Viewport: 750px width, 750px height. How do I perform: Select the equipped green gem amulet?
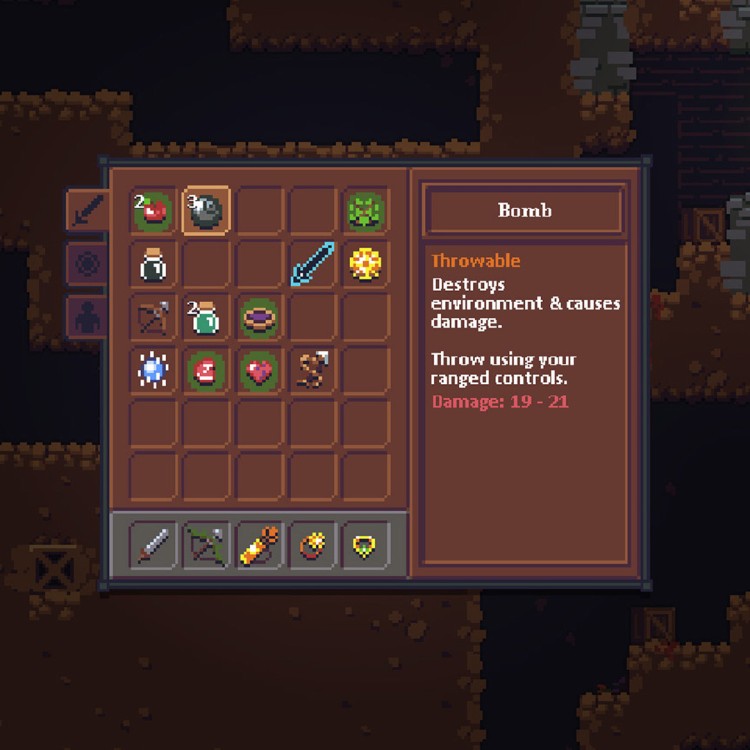pos(366,545)
